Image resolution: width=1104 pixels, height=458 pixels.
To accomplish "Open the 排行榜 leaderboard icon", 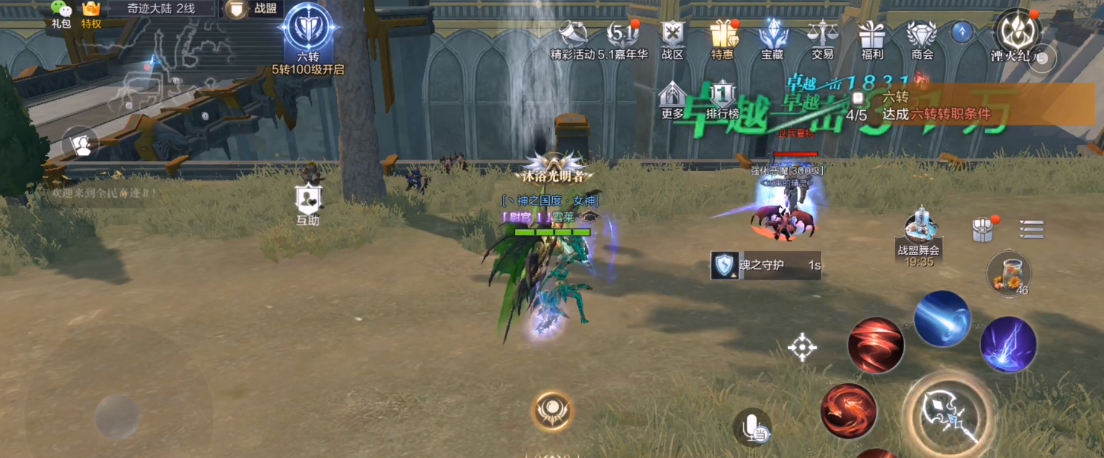I will coord(722,99).
